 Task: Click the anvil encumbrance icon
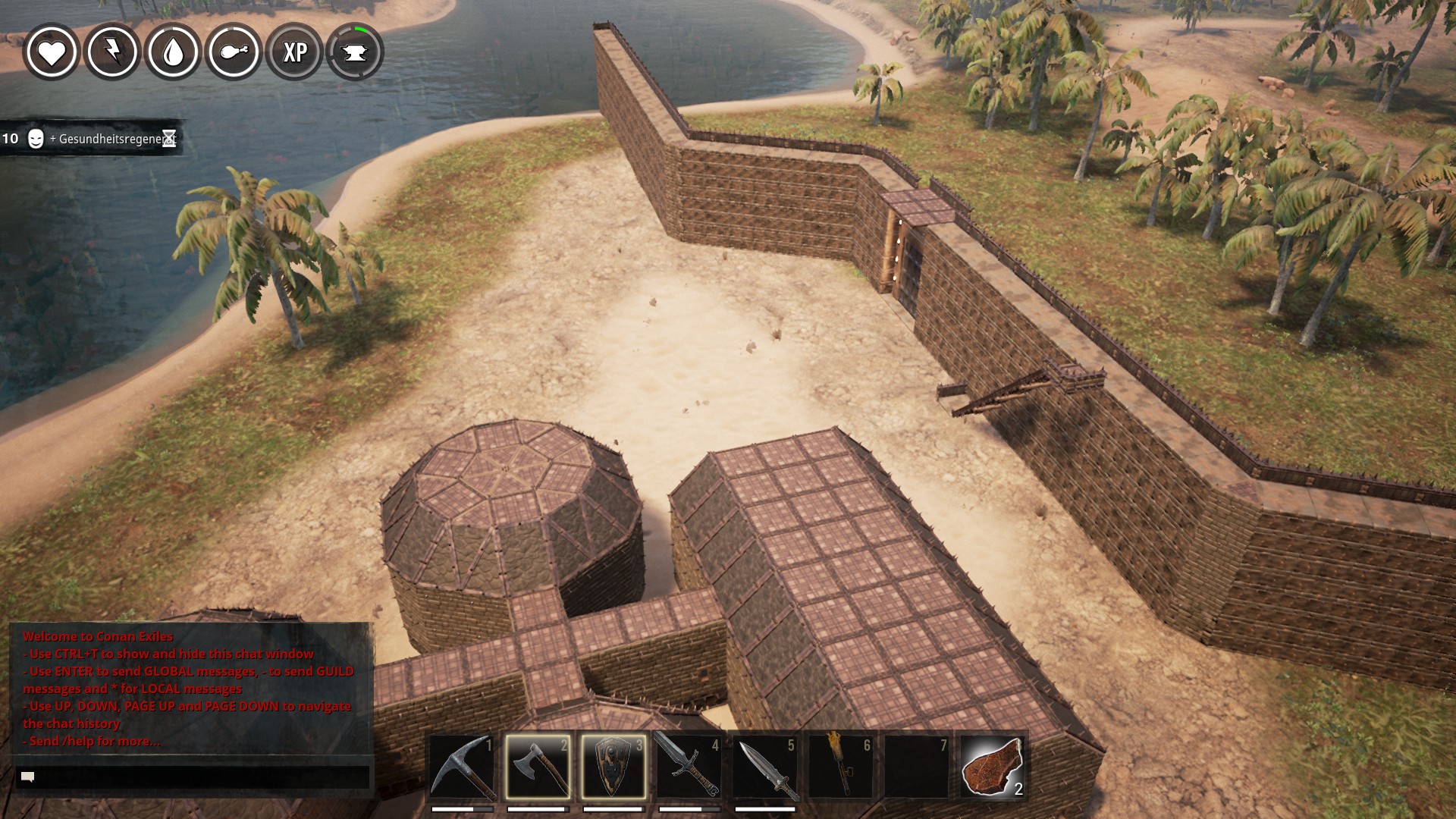[355, 52]
